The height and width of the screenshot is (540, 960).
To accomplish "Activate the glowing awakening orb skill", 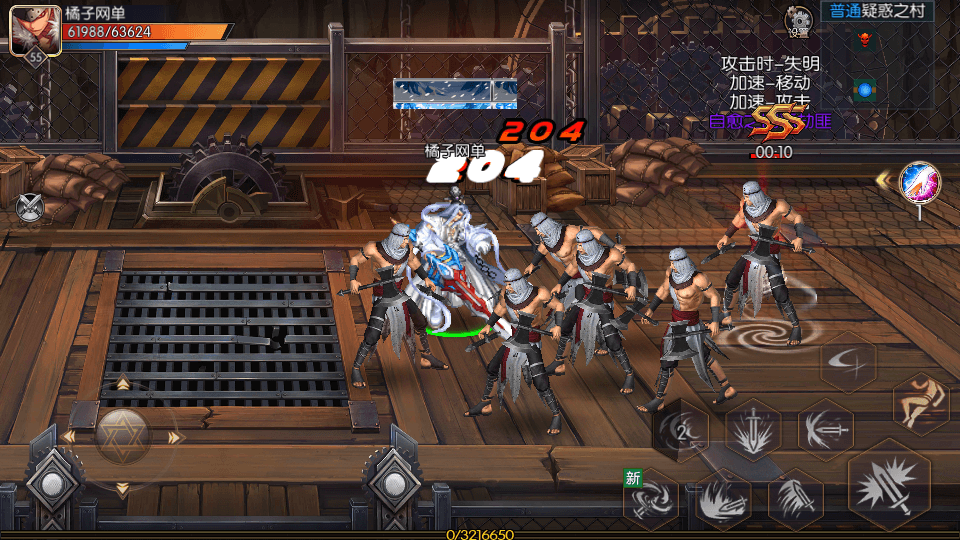I will click(918, 181).
